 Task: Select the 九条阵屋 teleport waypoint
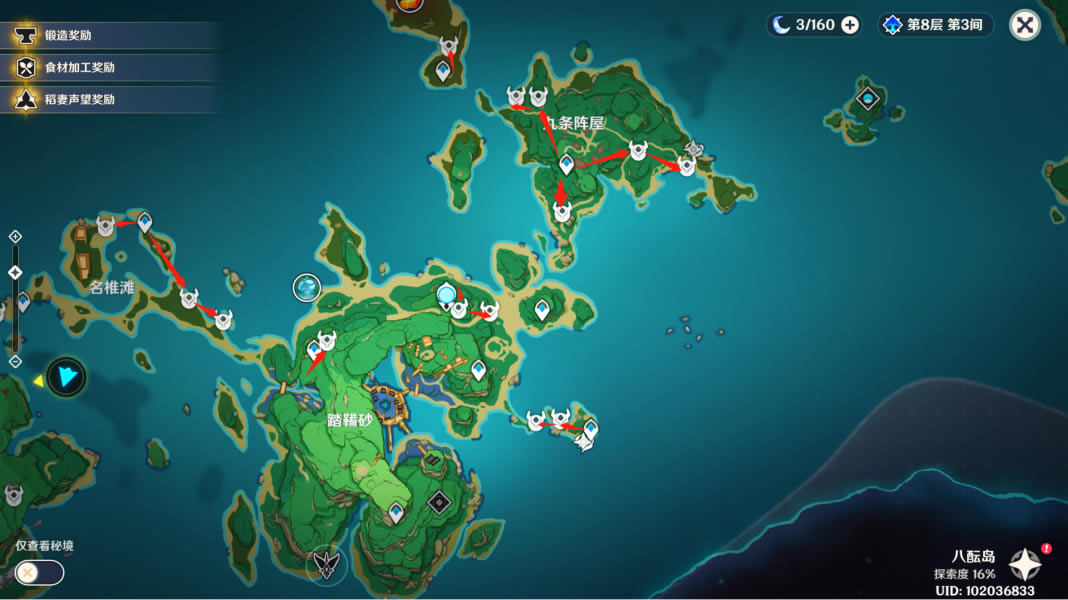pyautogui.click(x=567, y=163)
